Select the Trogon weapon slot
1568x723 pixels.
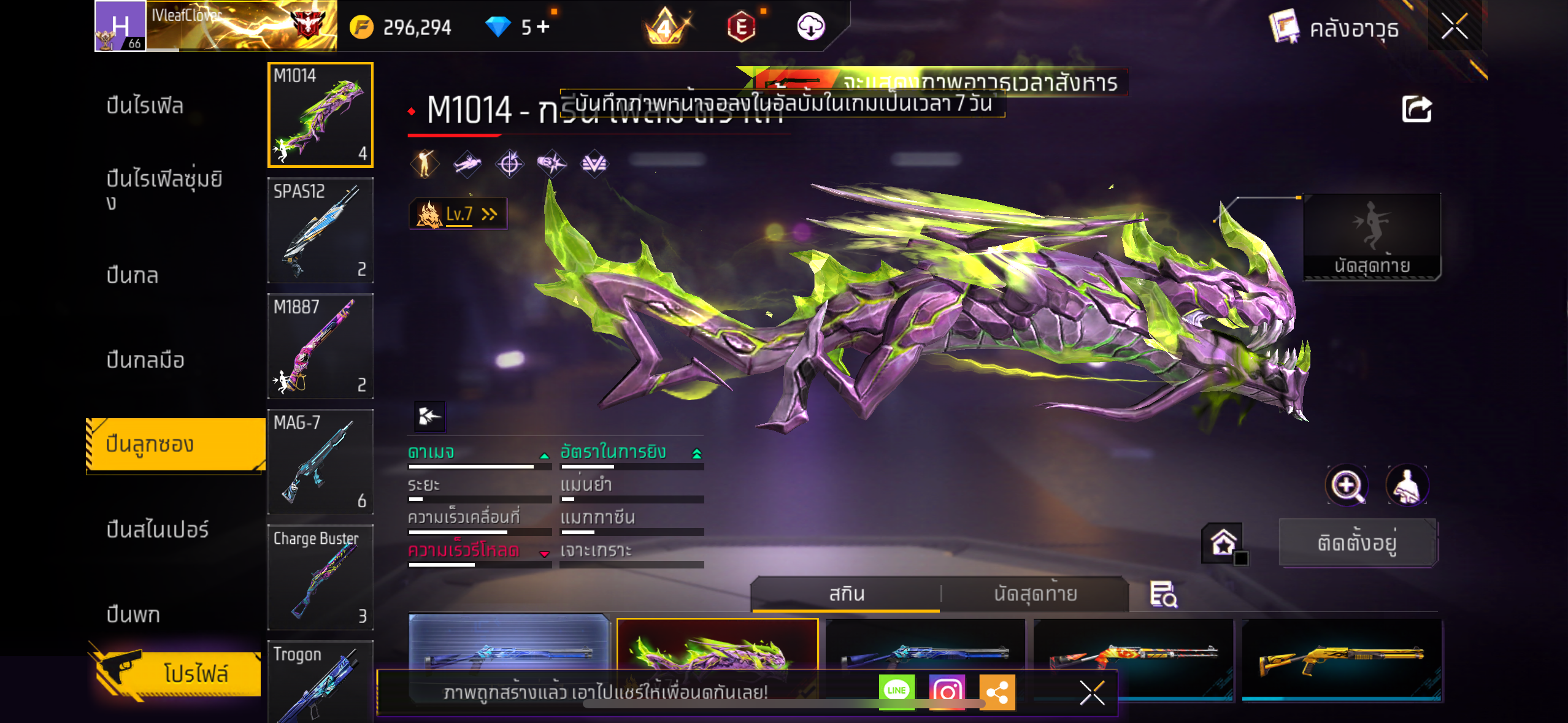click(320, 681)
